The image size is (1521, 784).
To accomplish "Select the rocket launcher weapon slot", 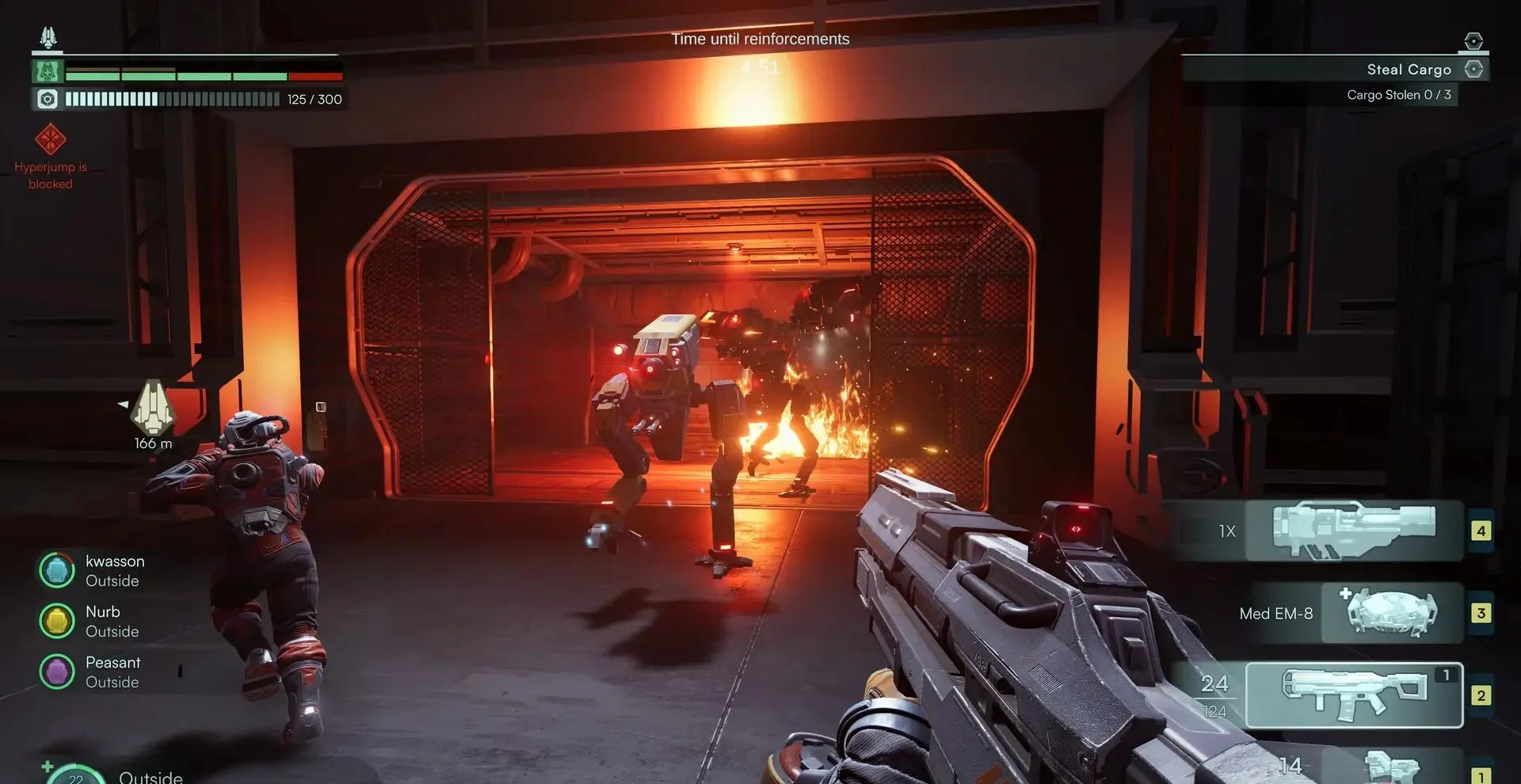I will click(1353, 531).
